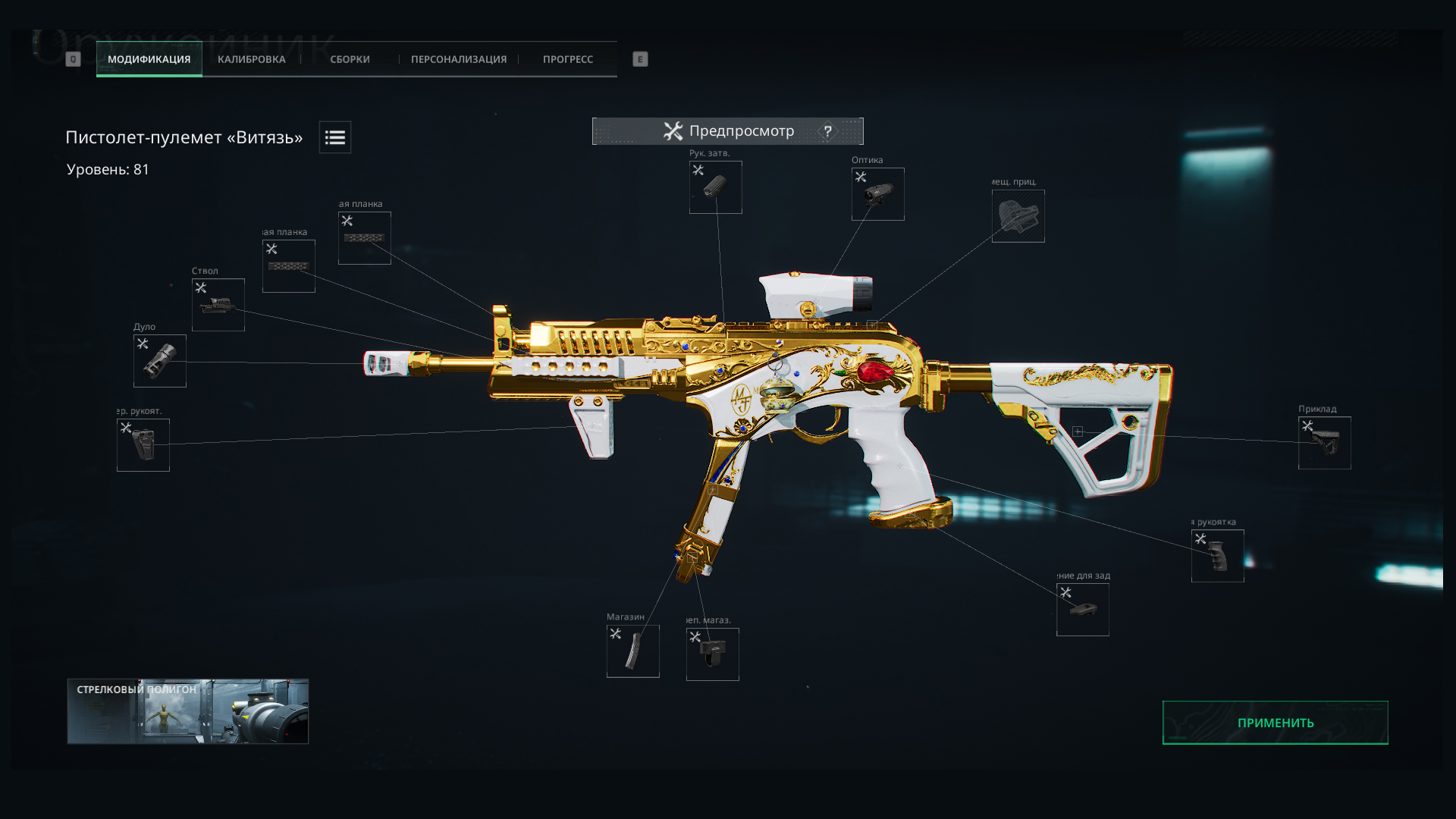Open the canted sight attachment slot
This screenshot has width=1456, height=819.
coord(1018,216)
